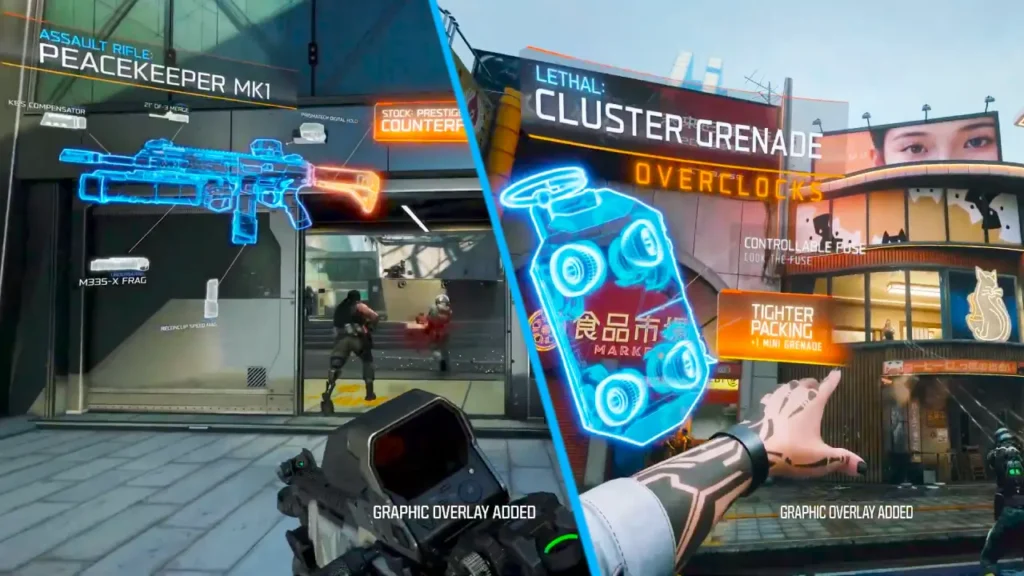This screenshot has width=1024, height=576.
Task: Pick the M335-X Frag underbarrel attachment
Action: (x=119, y=265)
